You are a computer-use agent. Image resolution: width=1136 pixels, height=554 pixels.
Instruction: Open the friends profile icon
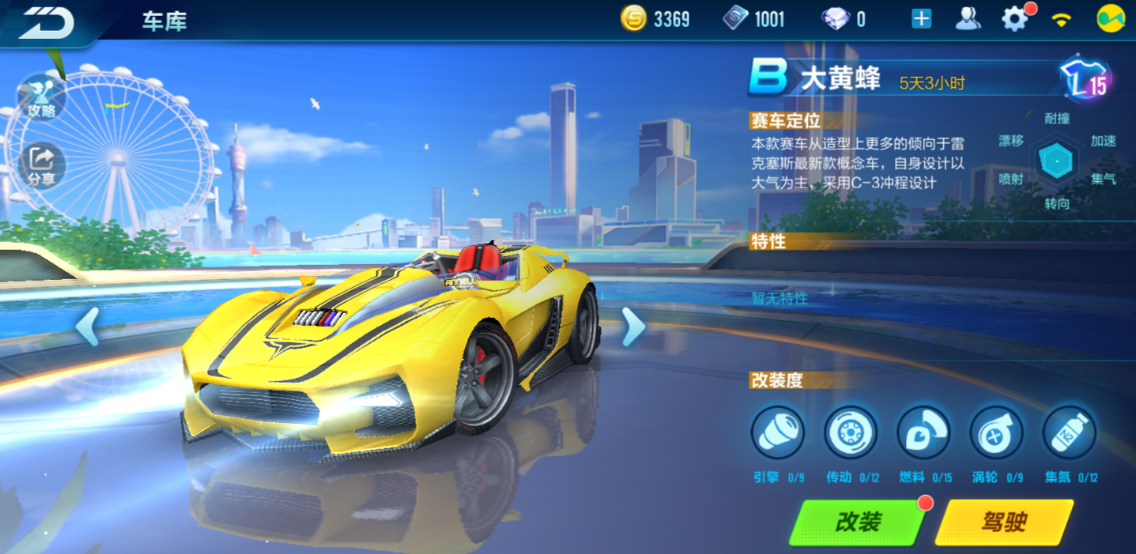point(968,19)
